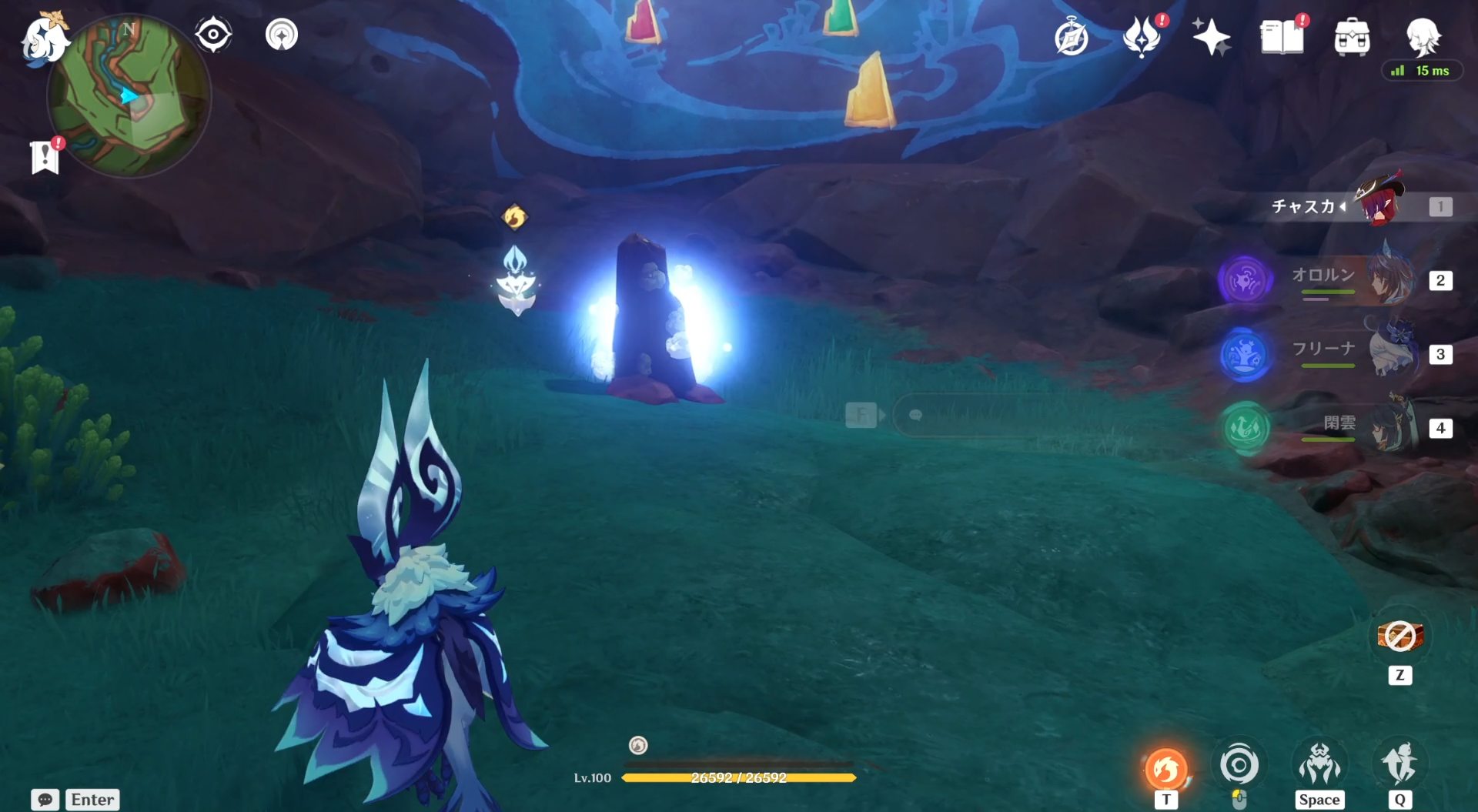Screen dimensions: 1478x812
Task: Open the signal beacon icon beside the minimap
Action: [282, 35]
